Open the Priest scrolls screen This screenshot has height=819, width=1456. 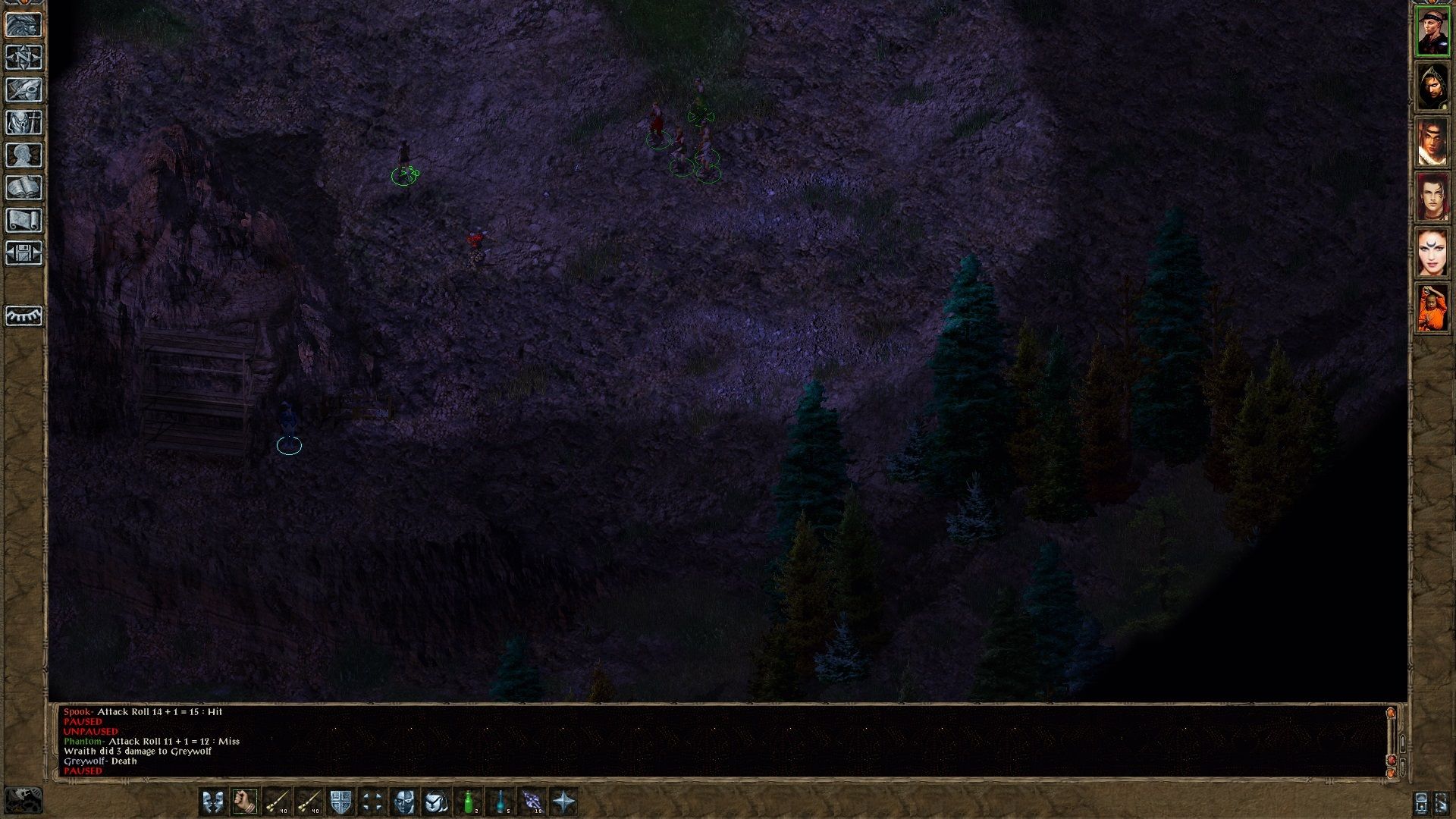tap(25, 221)
